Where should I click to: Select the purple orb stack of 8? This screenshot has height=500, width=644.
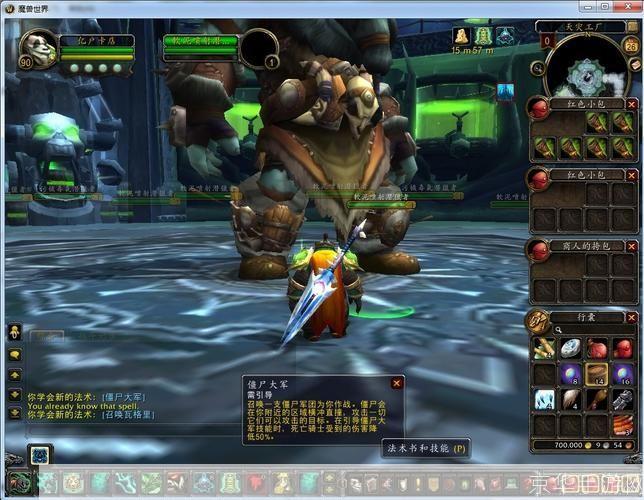(x=572, y=374)
